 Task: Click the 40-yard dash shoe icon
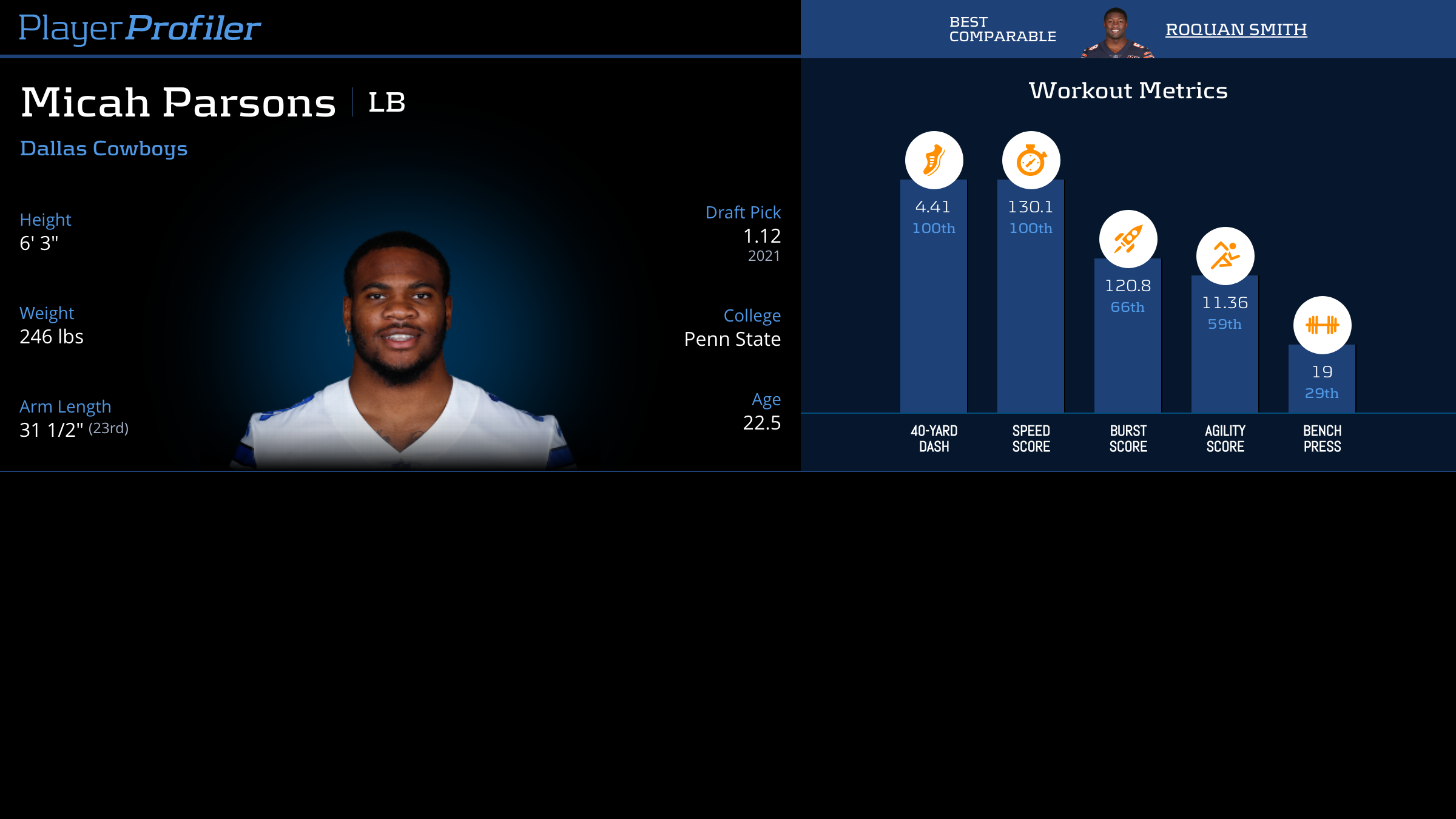pyautogui.click(x=934, y=160)
